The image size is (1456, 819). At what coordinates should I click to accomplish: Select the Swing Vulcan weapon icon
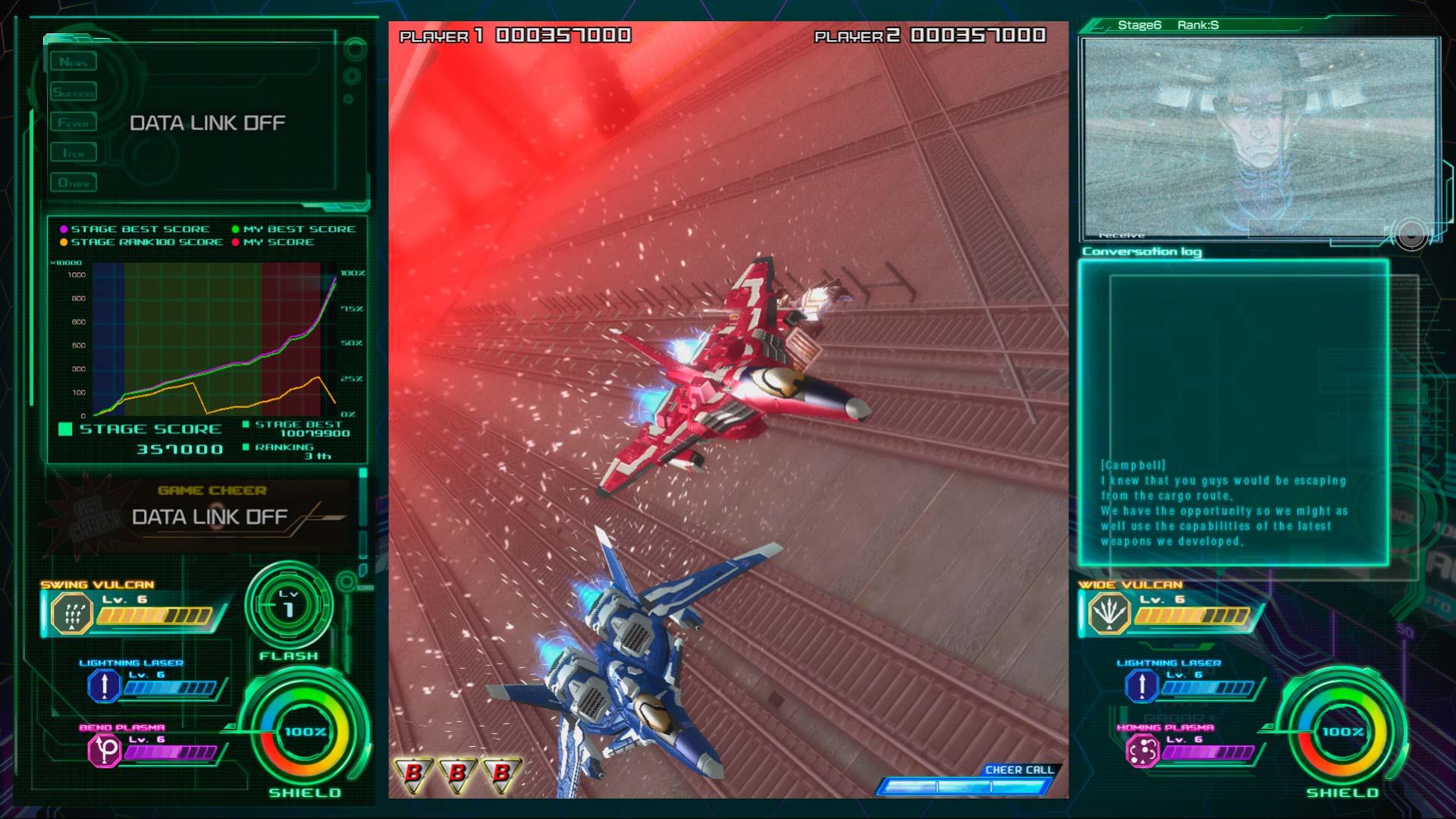click(71, 613)
